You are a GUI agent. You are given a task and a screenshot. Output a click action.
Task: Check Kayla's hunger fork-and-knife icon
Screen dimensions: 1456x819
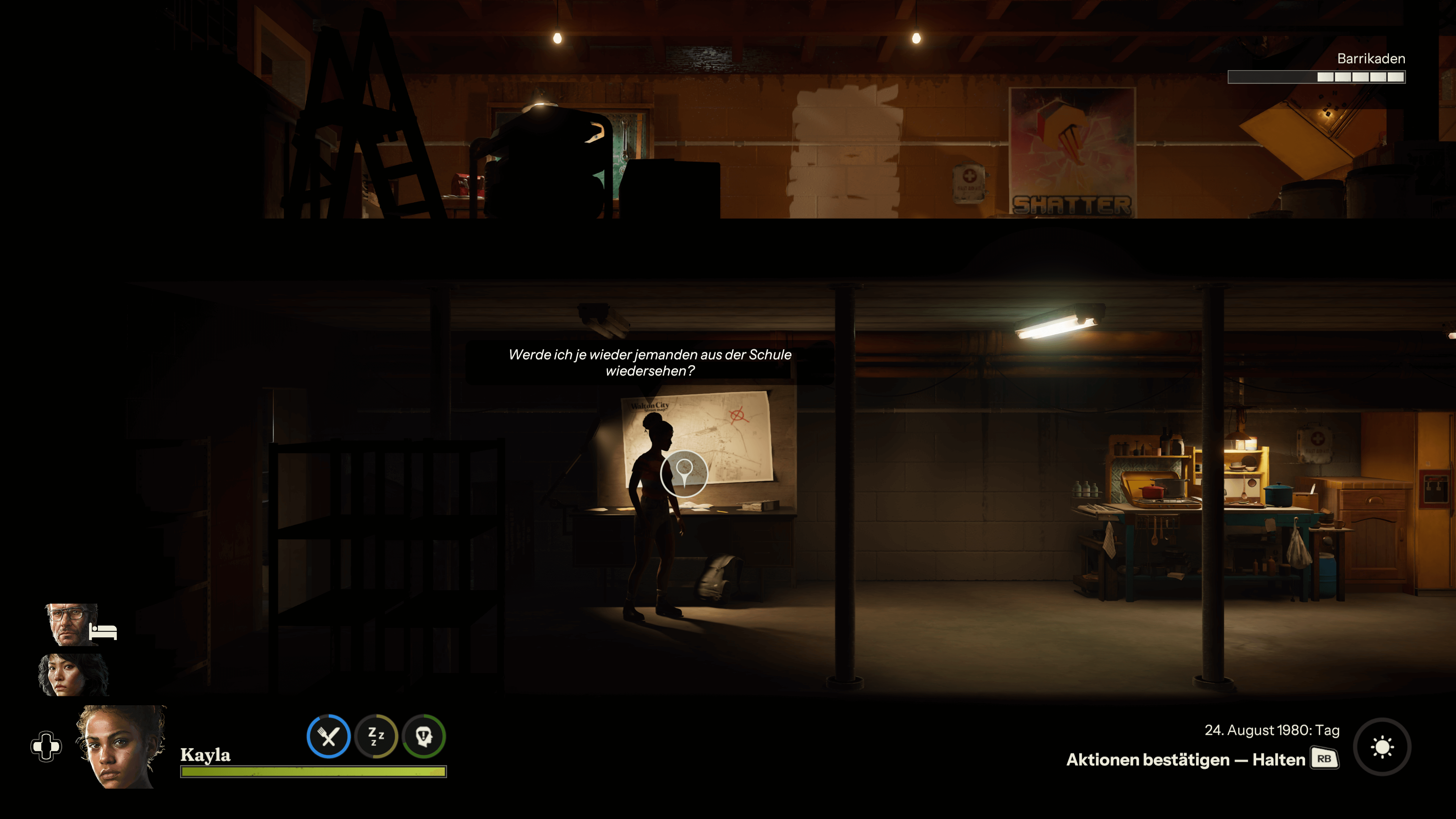[x=328, y=736]
